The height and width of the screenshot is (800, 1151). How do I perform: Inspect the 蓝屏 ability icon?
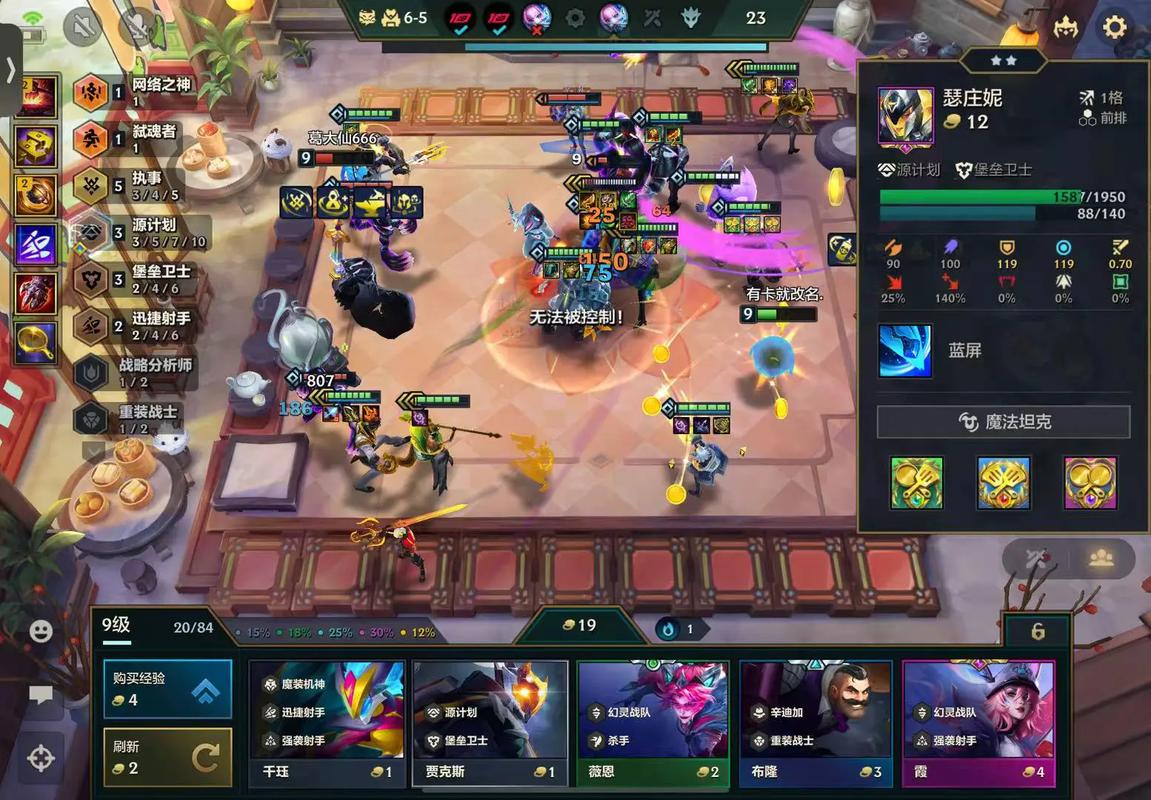[x=905, y=351]
